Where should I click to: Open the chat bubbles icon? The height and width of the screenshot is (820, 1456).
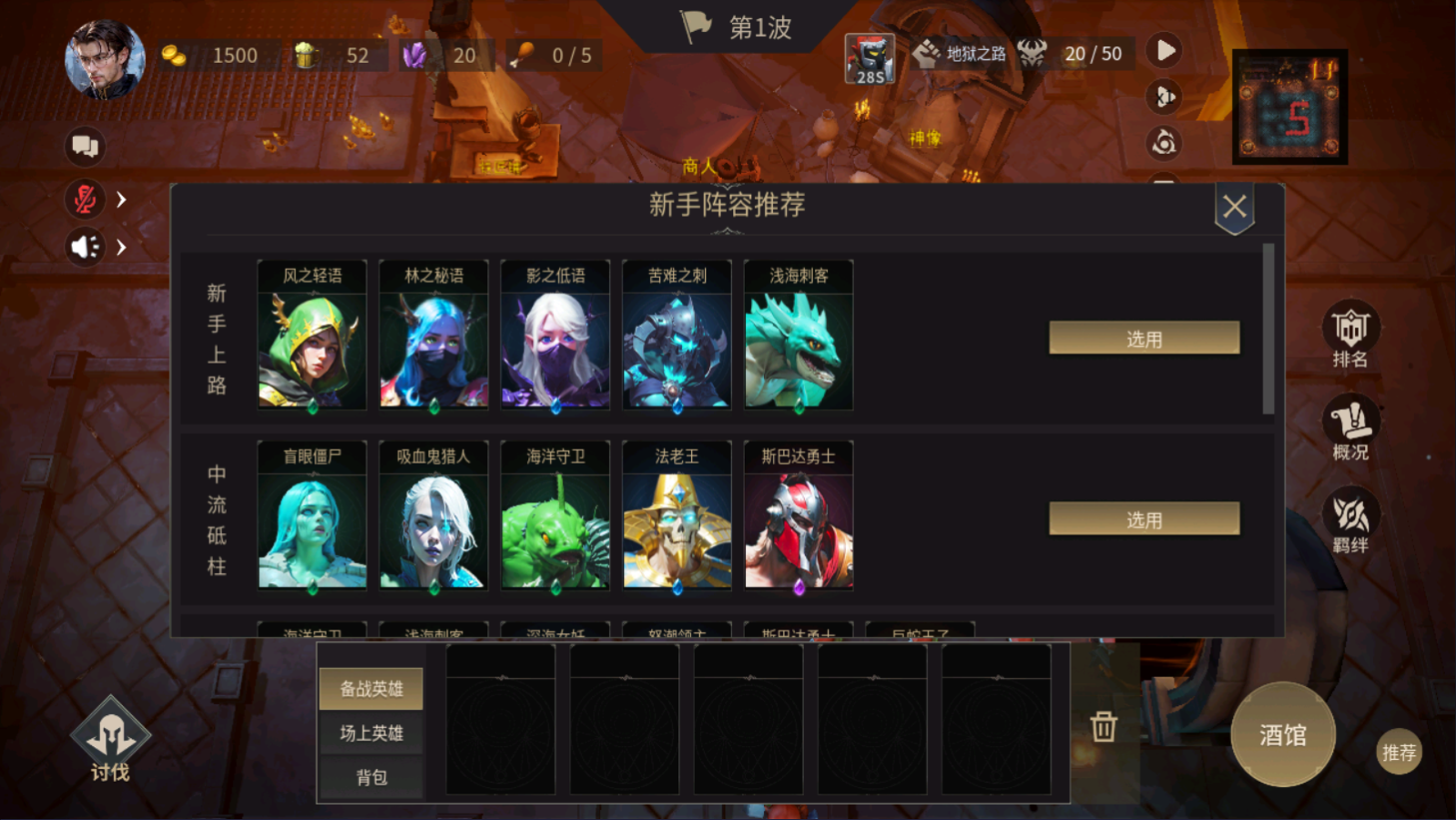coord(85,146)
